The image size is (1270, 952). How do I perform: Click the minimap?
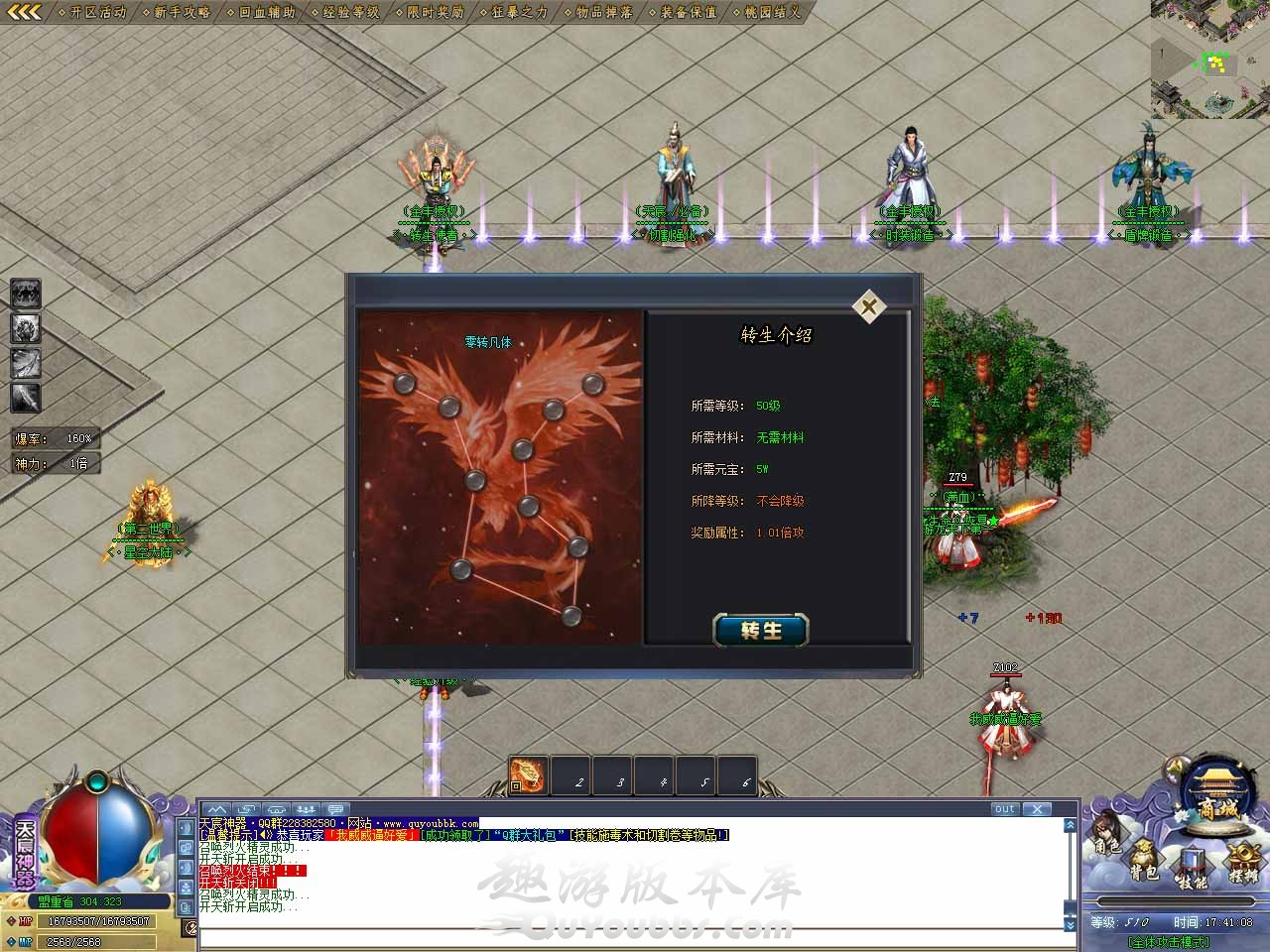point(1209,59)
